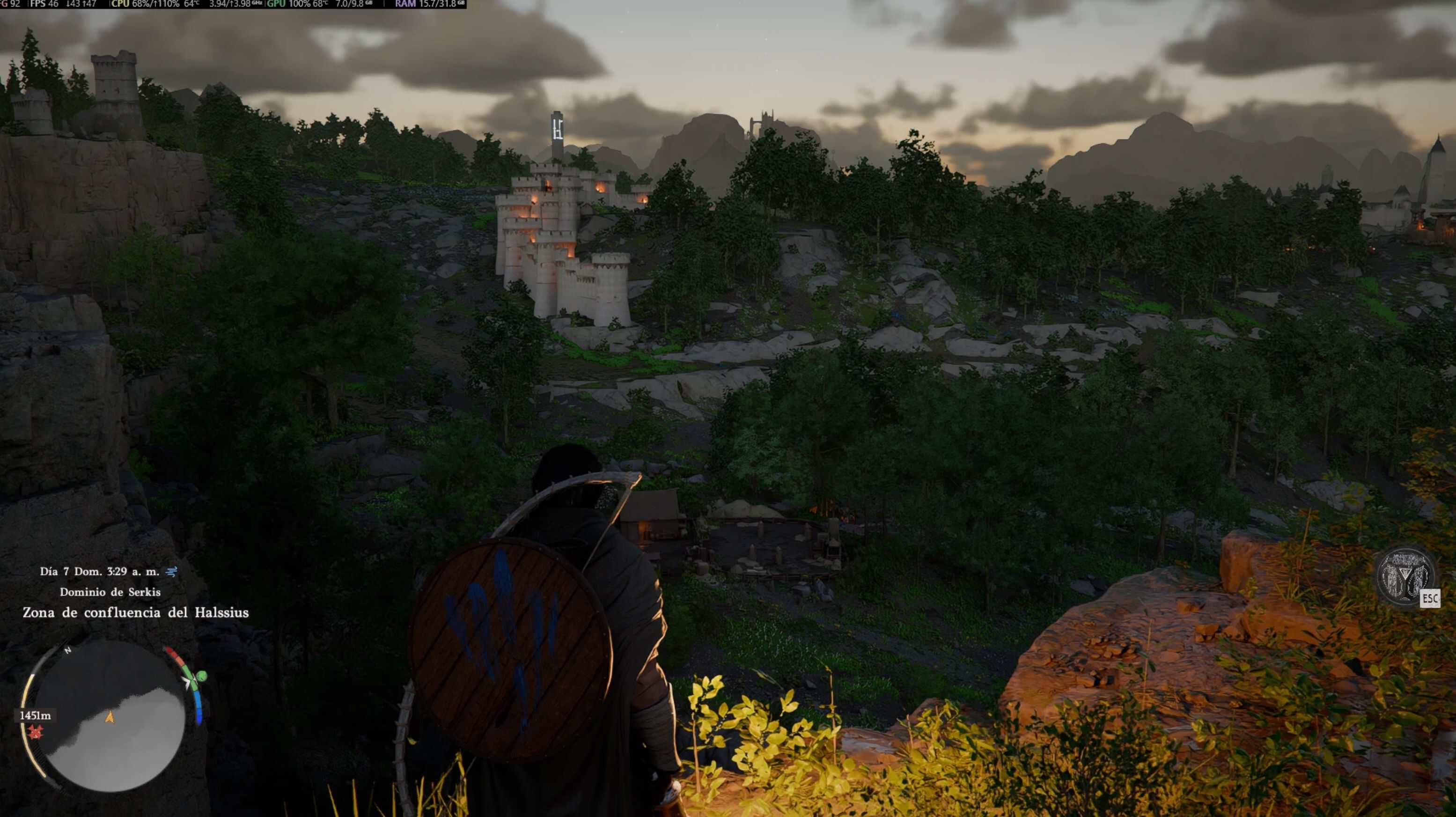The height and width of the screenshot is (817, 1456).
Task: Select the red objective marker on minimap
Action: (x=36, y=732)
